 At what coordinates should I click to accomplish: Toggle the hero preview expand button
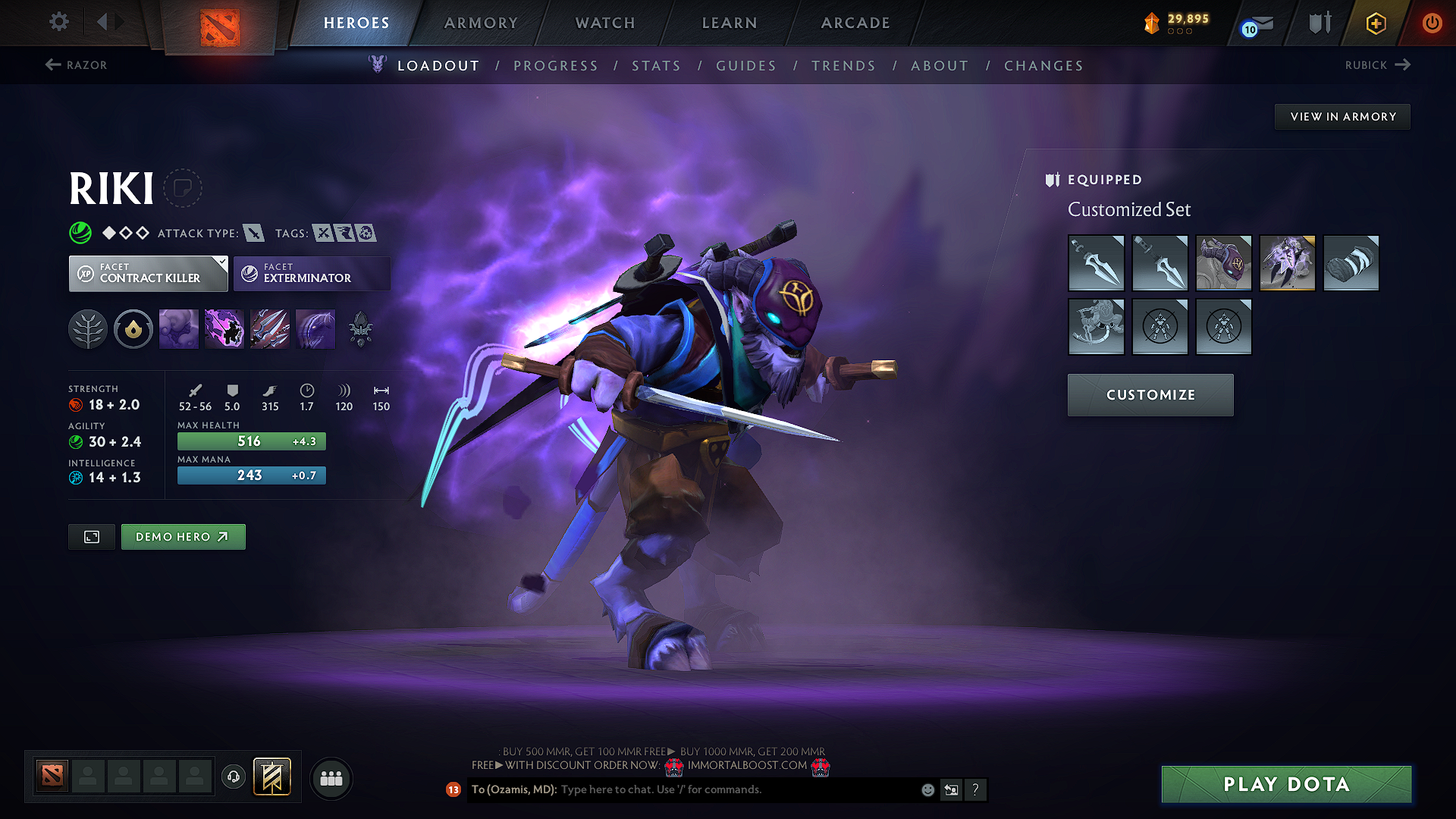[91, 536]
